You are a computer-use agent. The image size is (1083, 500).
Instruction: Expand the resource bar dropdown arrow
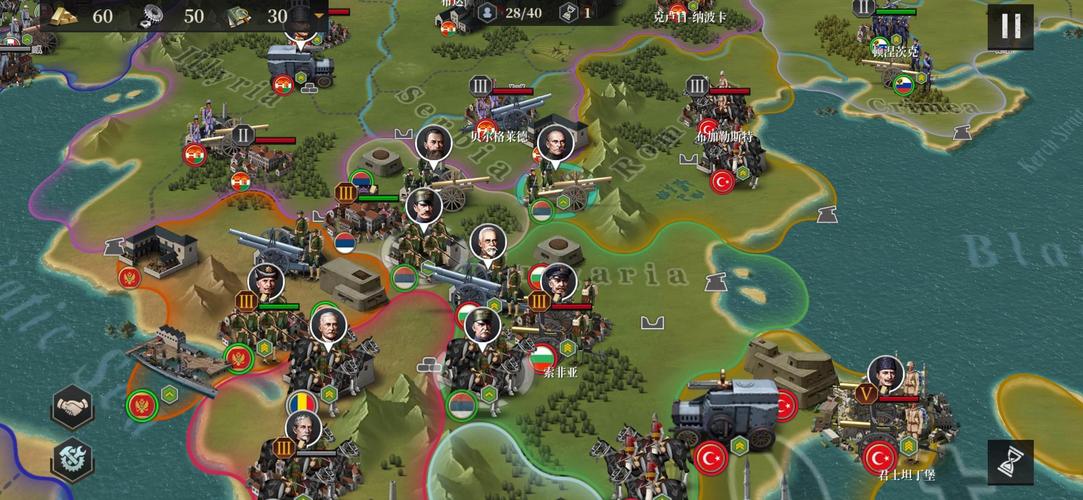point(320,16)
